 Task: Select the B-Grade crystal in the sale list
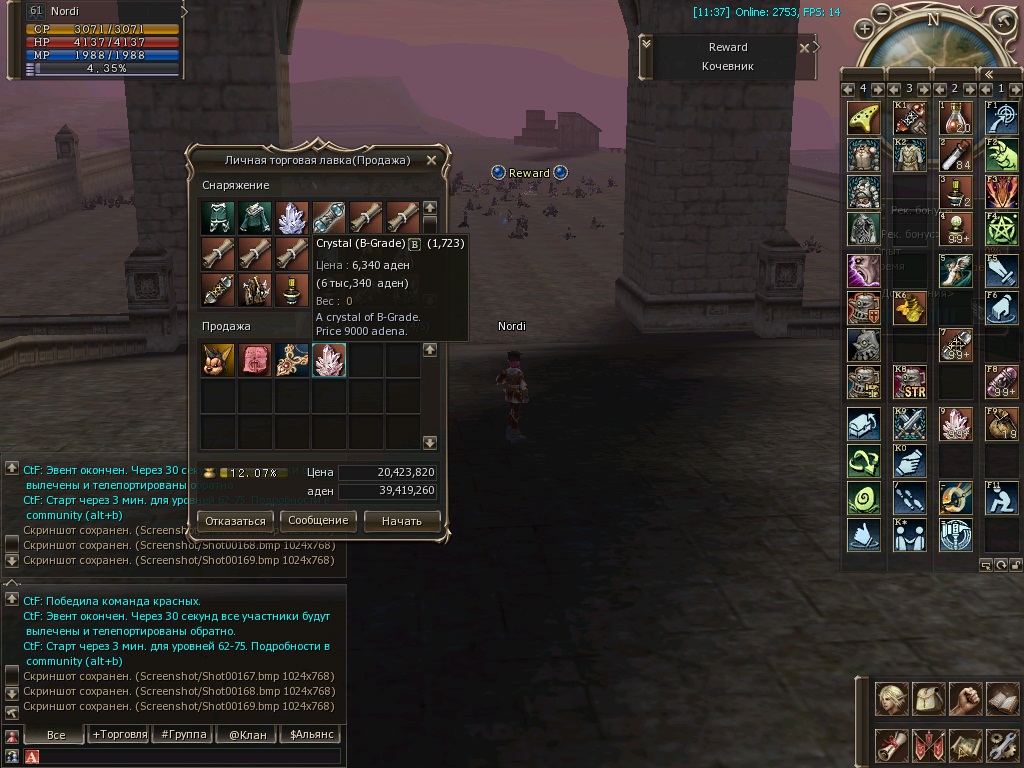coord(329,361)
